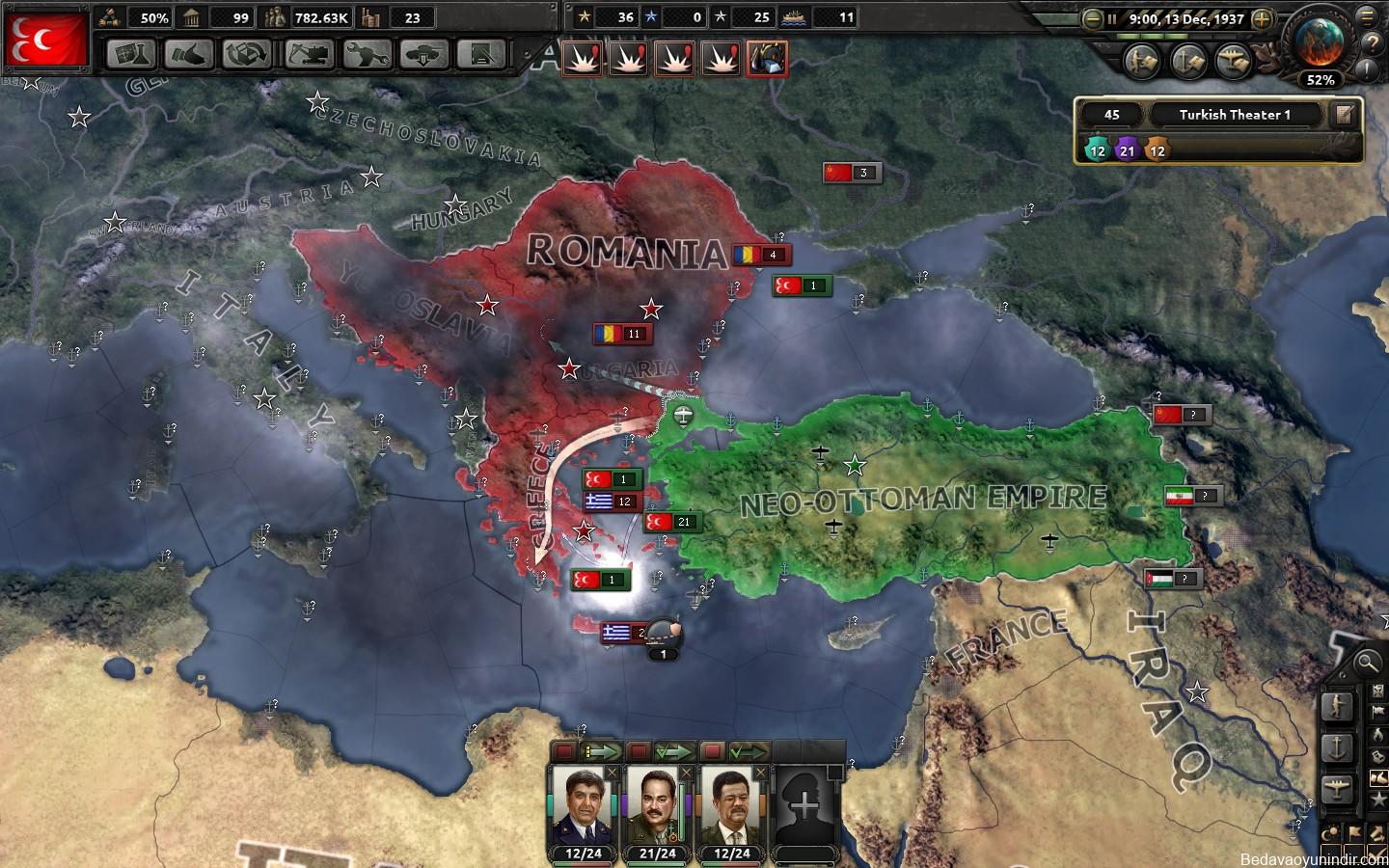
Task: Open the Deployment panel icon
Action: point(424,55)
